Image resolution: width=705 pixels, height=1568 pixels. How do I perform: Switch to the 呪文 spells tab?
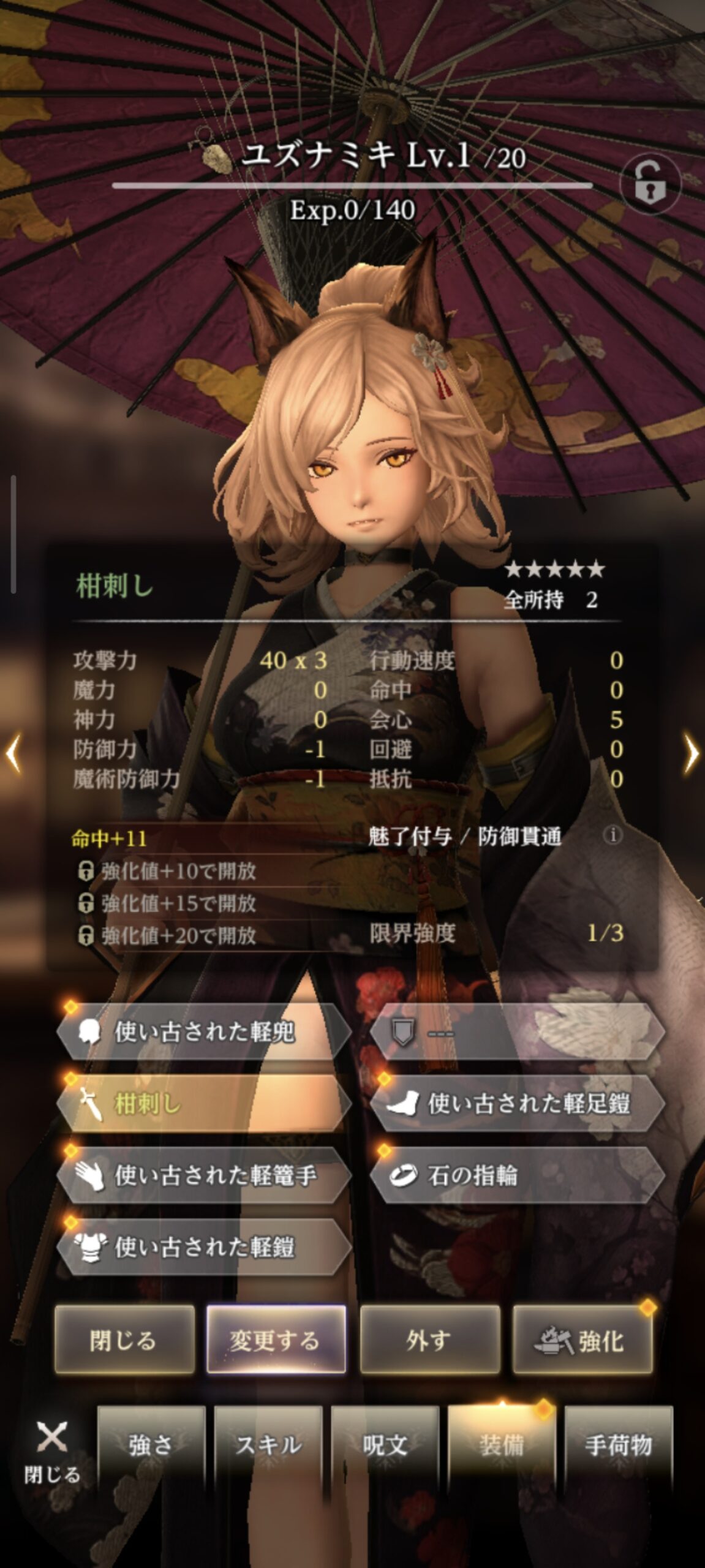(385, 1445)
